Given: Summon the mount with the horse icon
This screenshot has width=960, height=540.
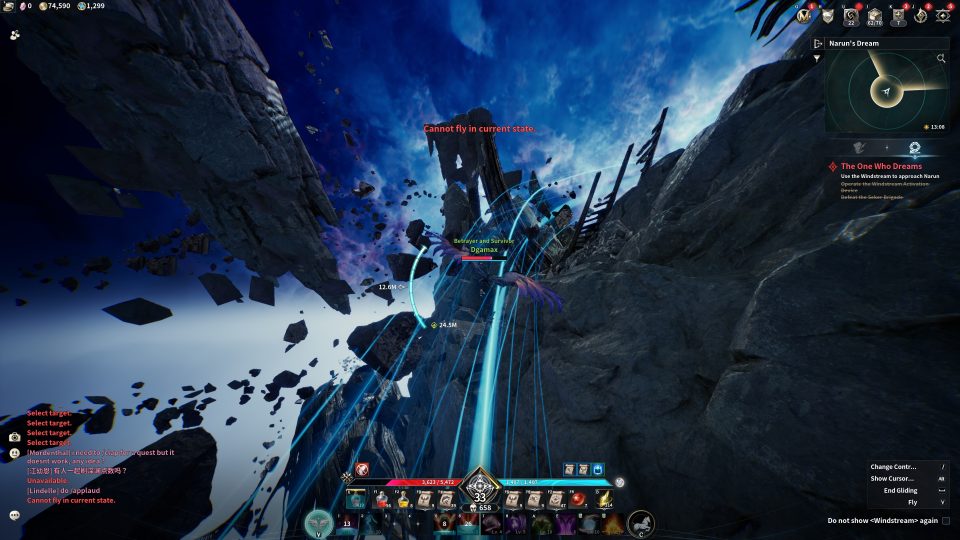Looking at the screenshot, I should click(640, 523).
